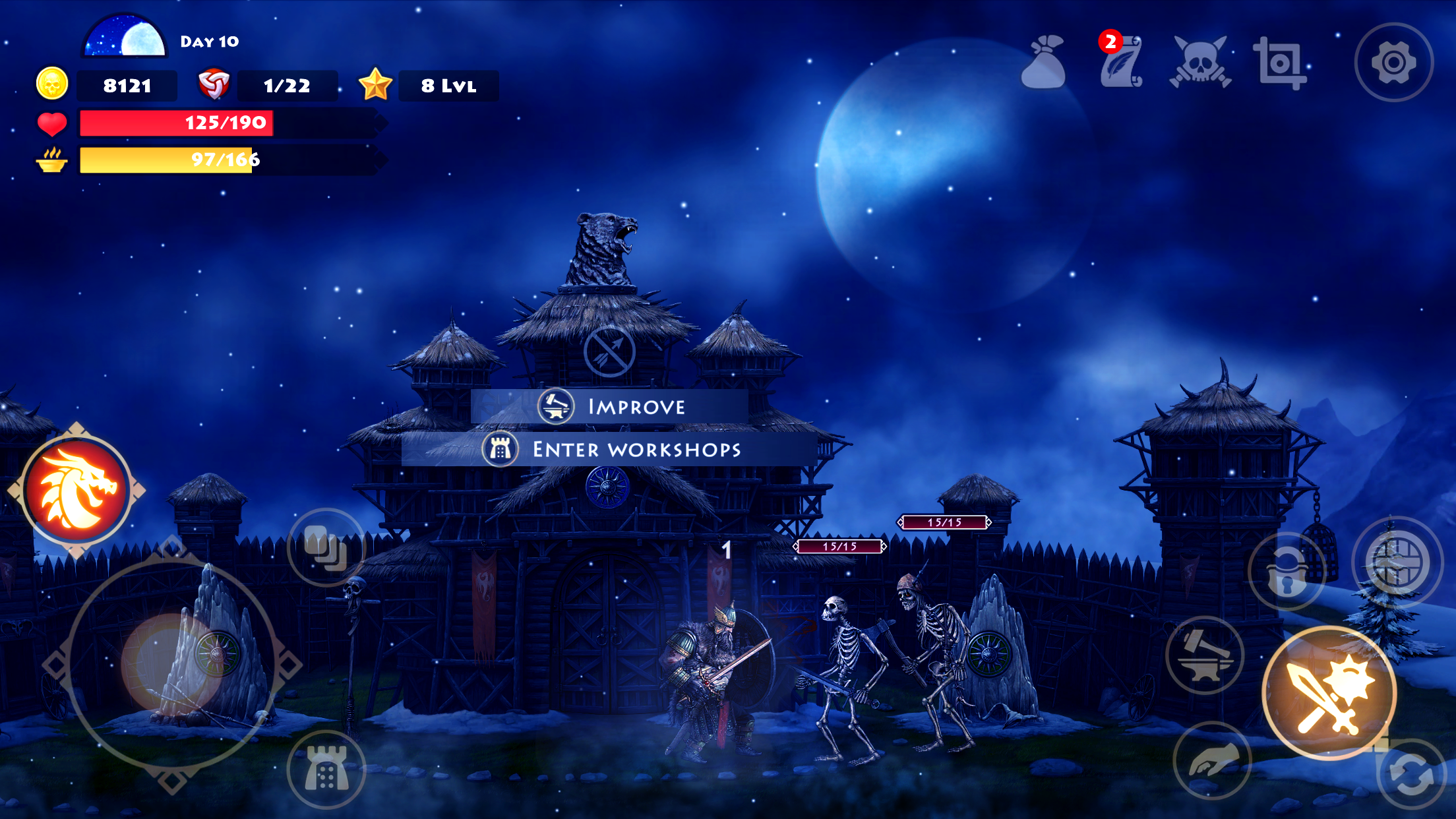Tap the stacked squares button
Screen dimensions: 1456x819
[x=326, y=547]
